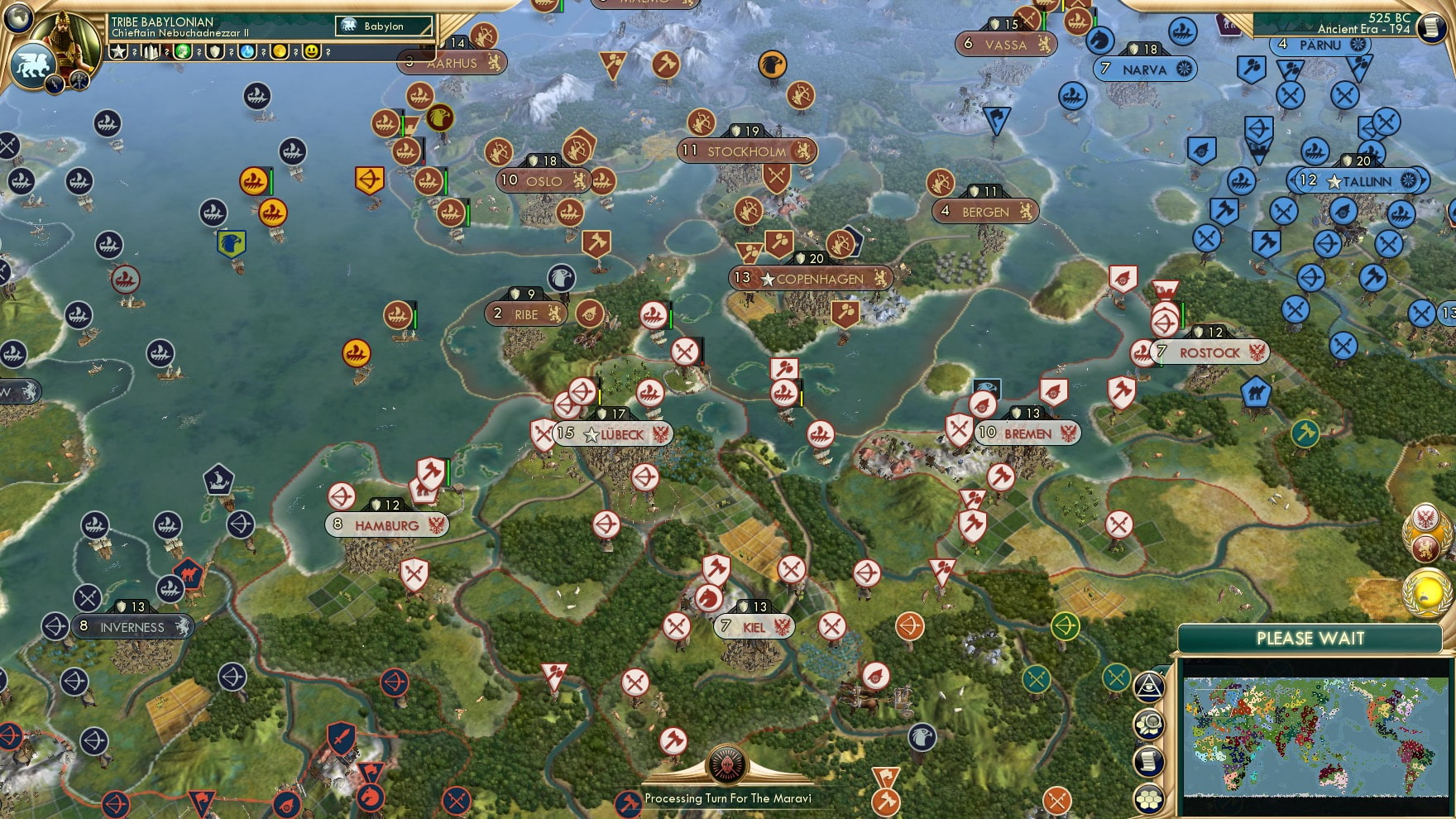The image size is (1456, 819).
Task: Click the green culture face icon
Action: click(183, 51)
